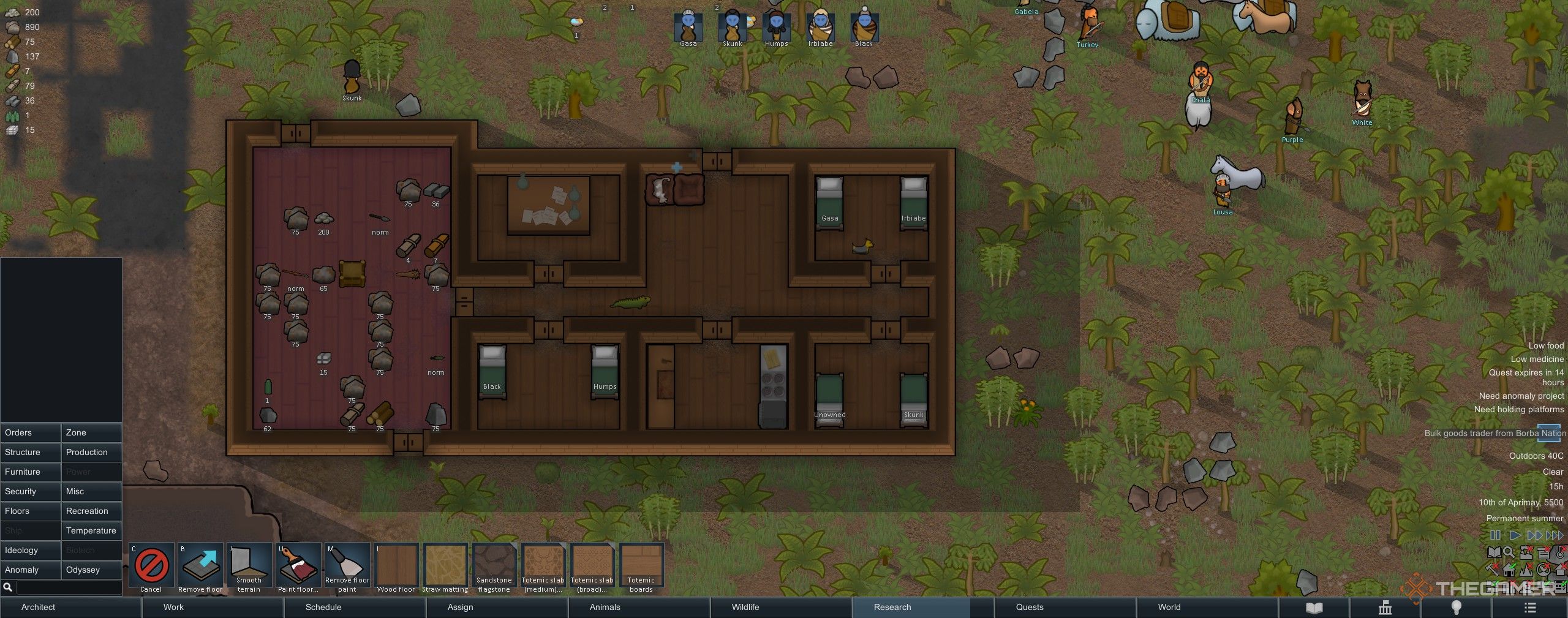Screen dimensions: 1568x618
Task: Select the Structure category
Action: (31, 452)
